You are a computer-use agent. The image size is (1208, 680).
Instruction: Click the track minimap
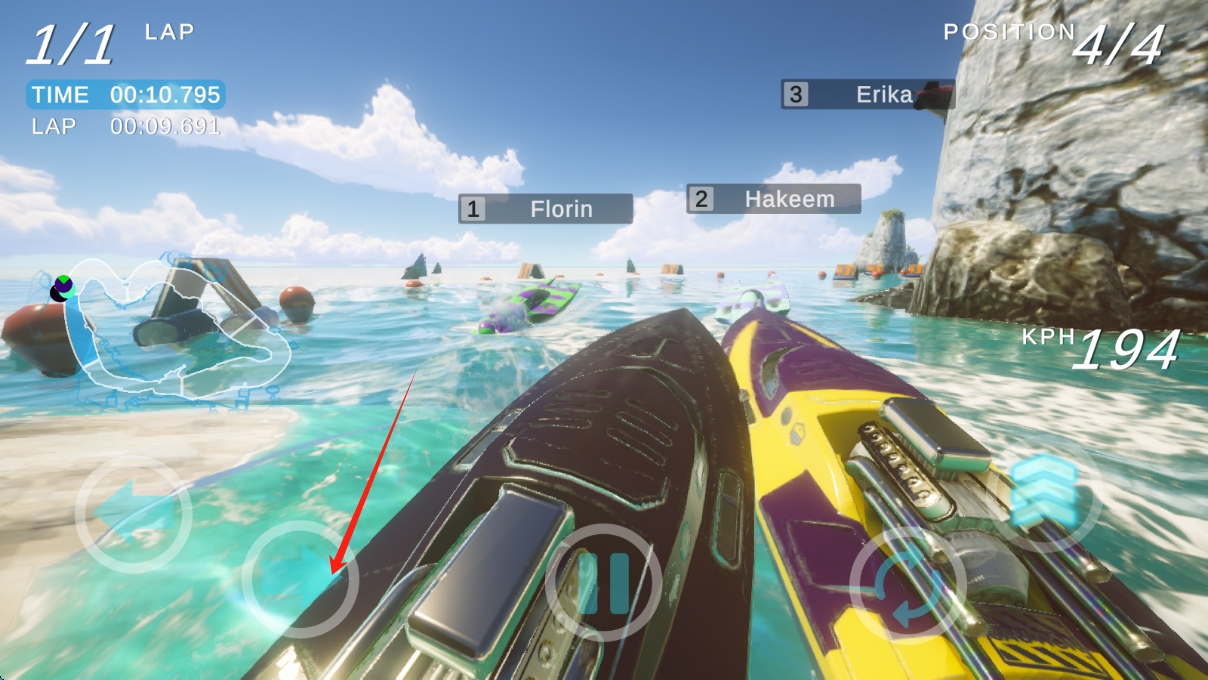coord(175,330)
